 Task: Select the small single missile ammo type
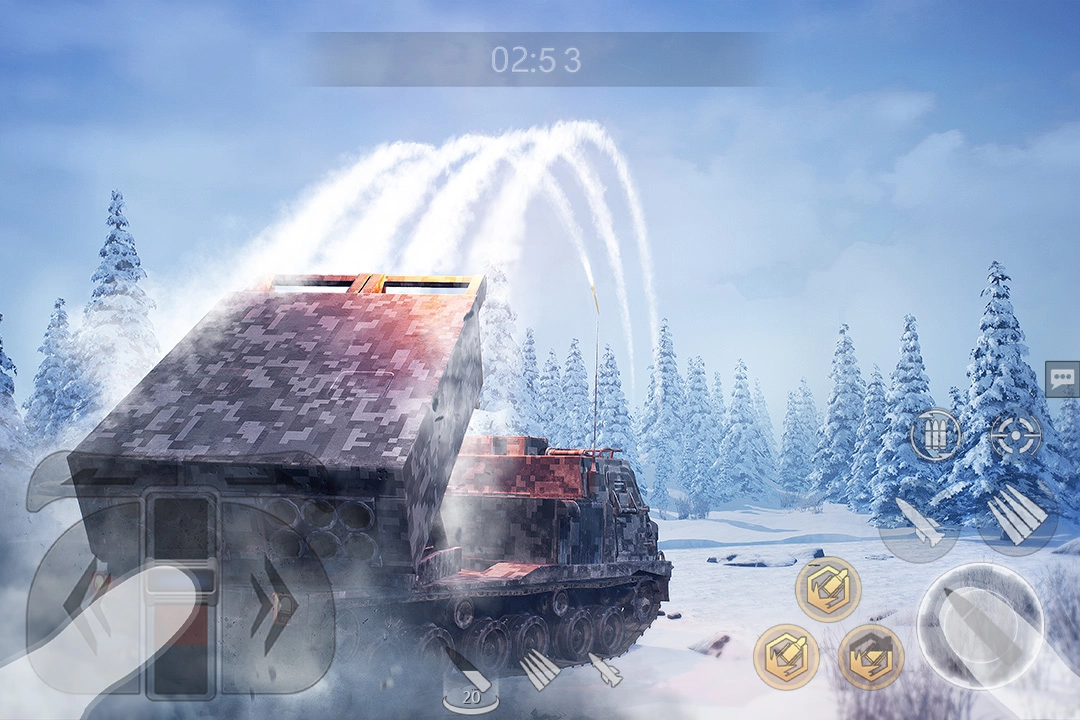(x=607, y=668)
